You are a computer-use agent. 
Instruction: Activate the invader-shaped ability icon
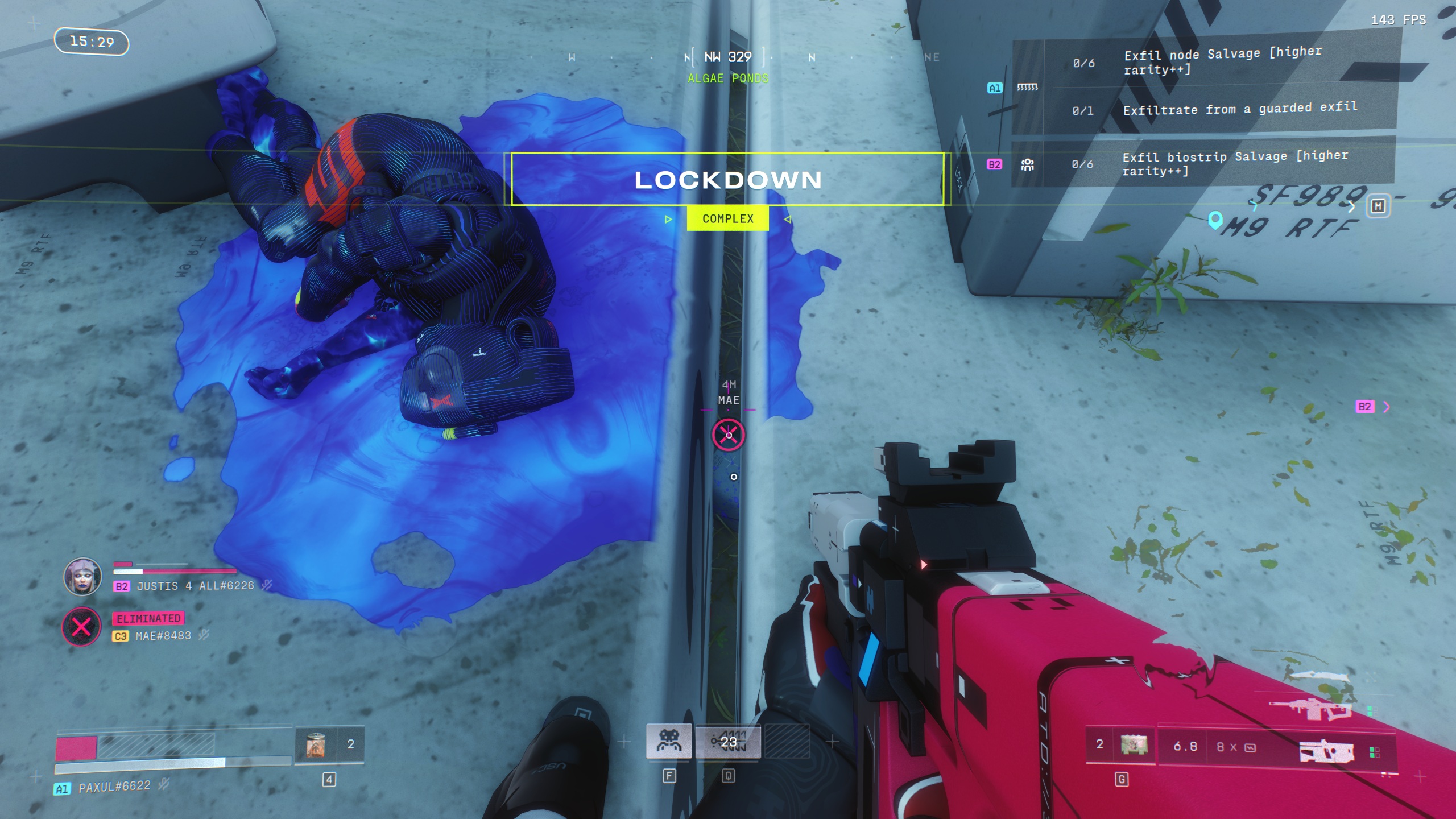pos(669,741)
